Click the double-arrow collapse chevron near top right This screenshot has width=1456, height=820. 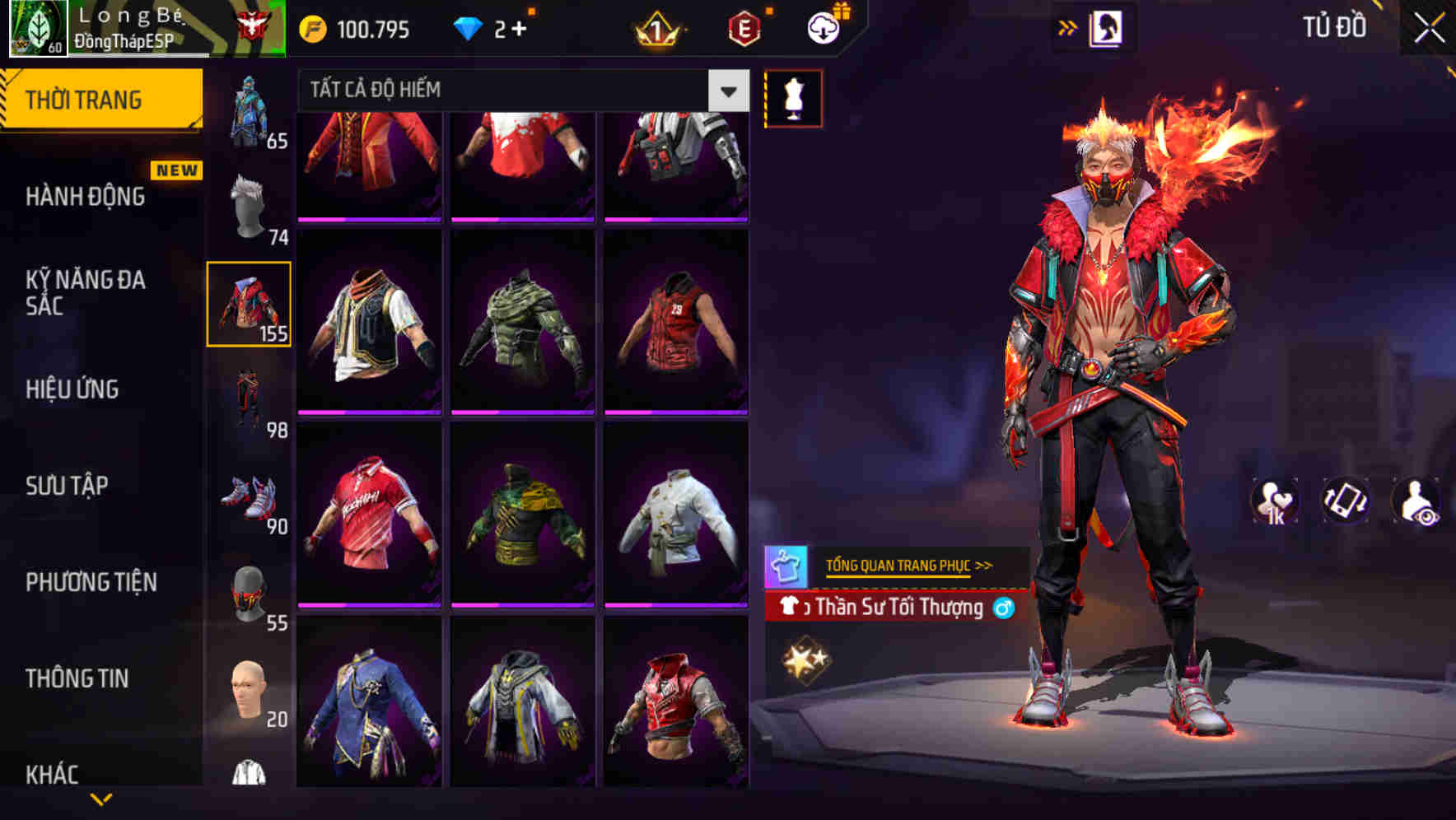coord(1067,26)
